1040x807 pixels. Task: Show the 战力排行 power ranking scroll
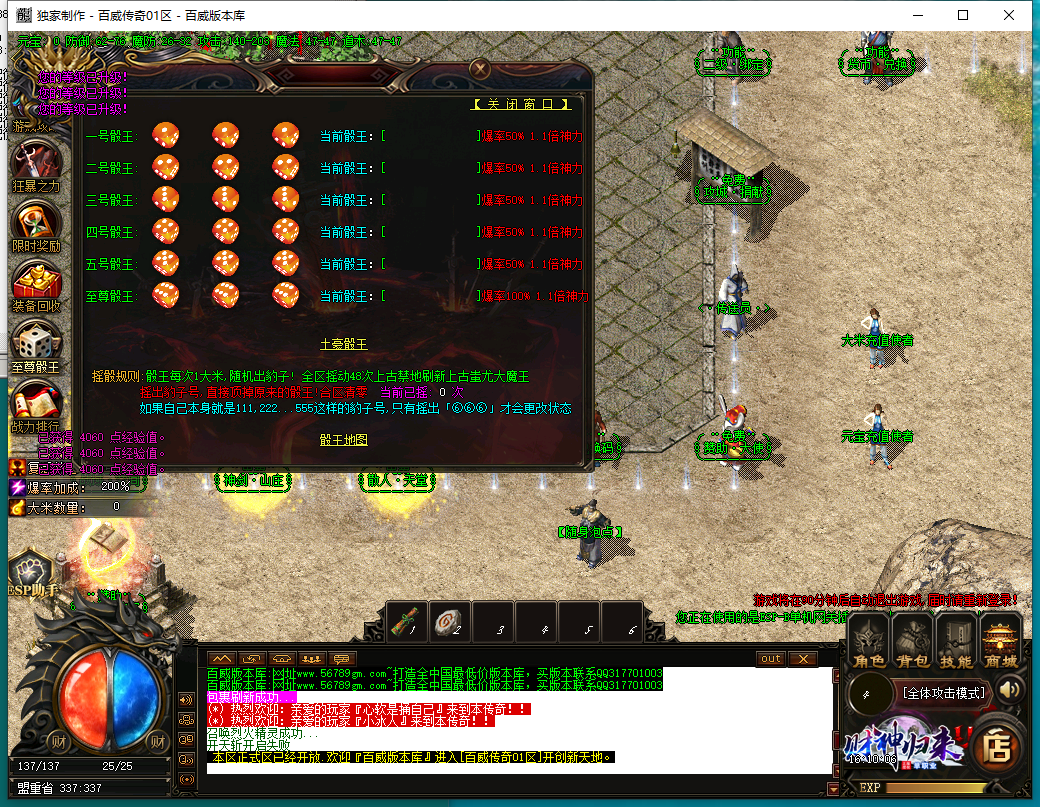point(36,405)
